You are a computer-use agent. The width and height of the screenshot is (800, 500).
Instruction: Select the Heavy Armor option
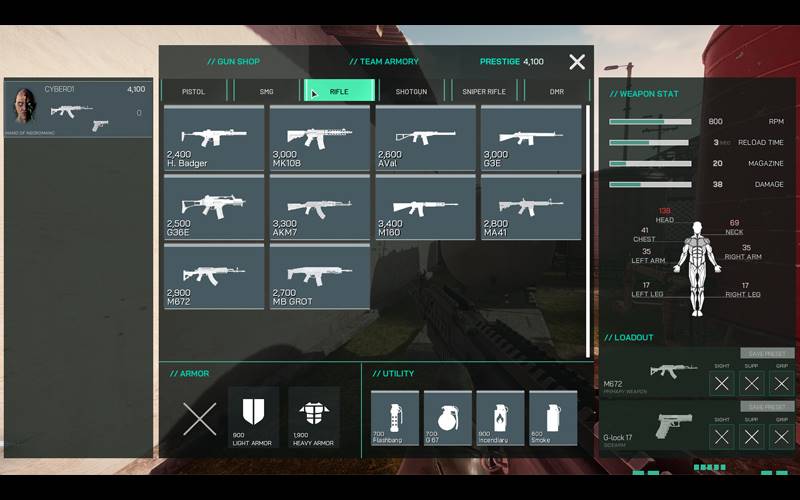[314, 417]
